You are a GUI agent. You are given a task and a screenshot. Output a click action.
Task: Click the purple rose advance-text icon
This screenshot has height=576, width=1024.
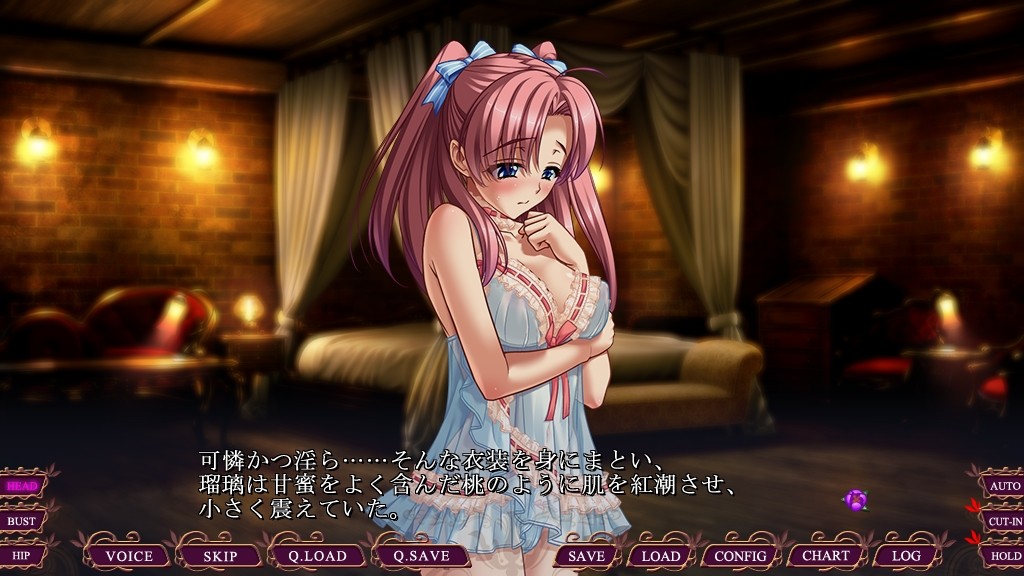(x=855, y=500)
